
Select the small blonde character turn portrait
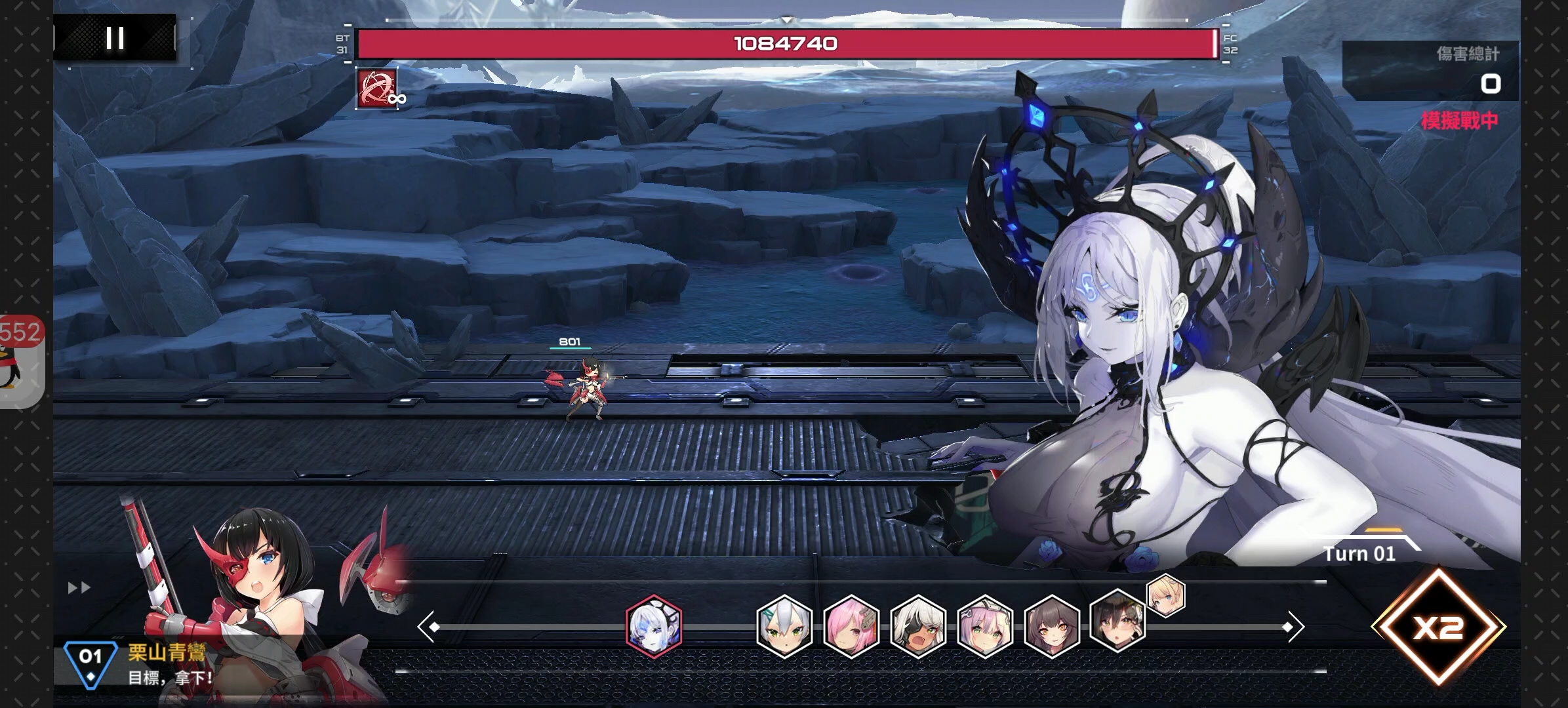(x=1166, y=596)
